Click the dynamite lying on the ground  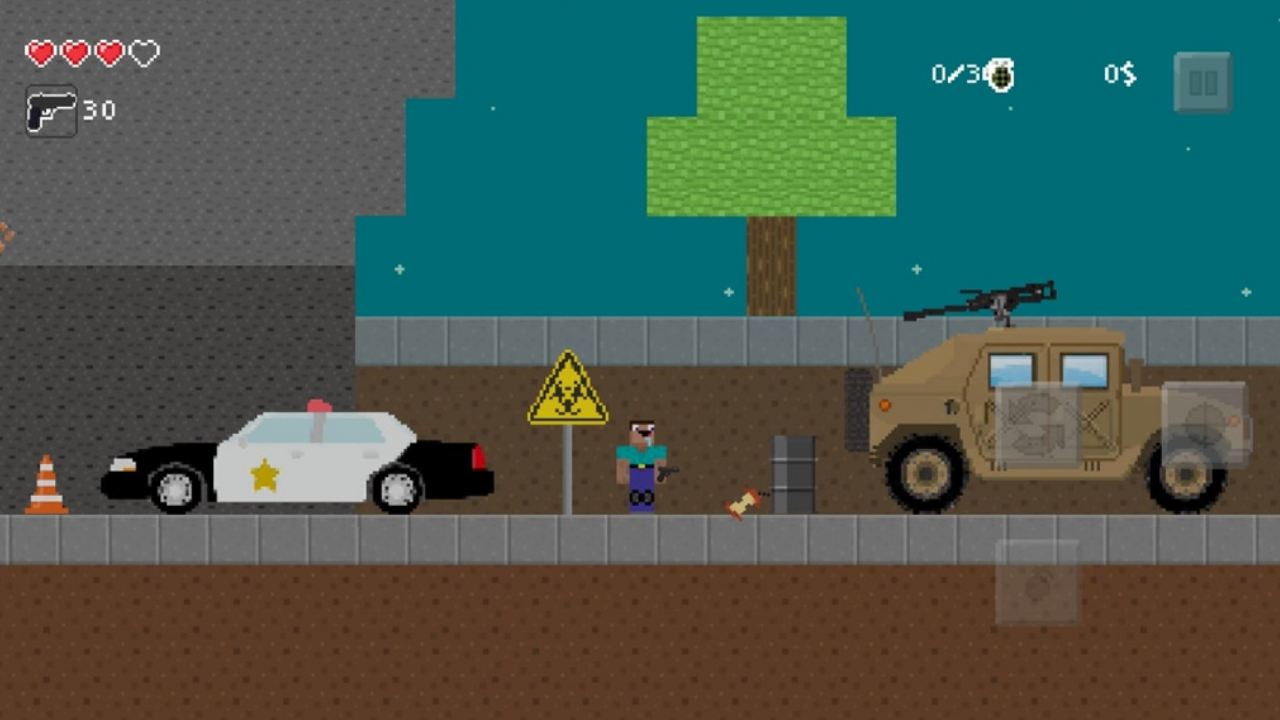(740, 503)
